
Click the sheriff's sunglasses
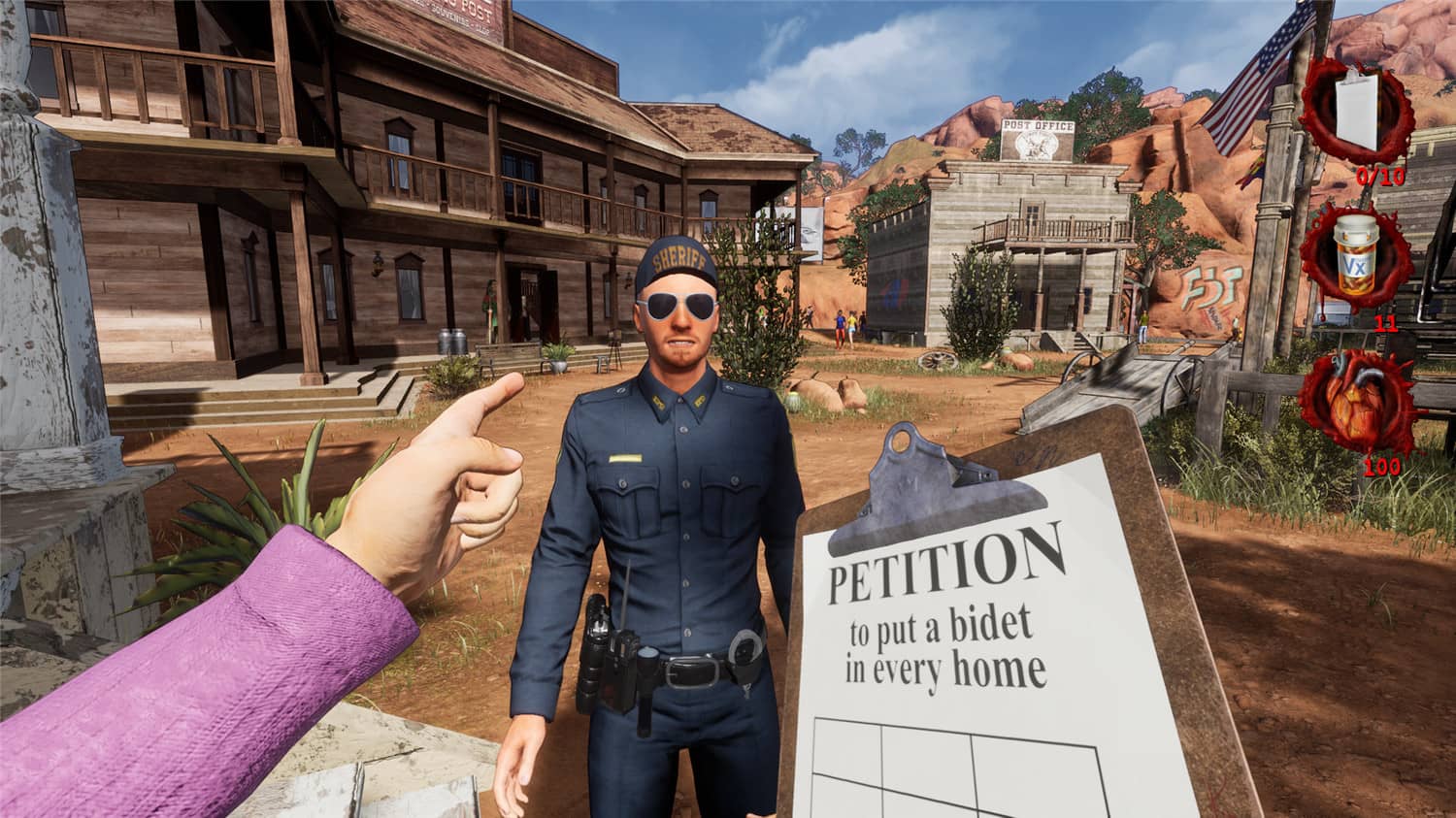tap(679, 306)
